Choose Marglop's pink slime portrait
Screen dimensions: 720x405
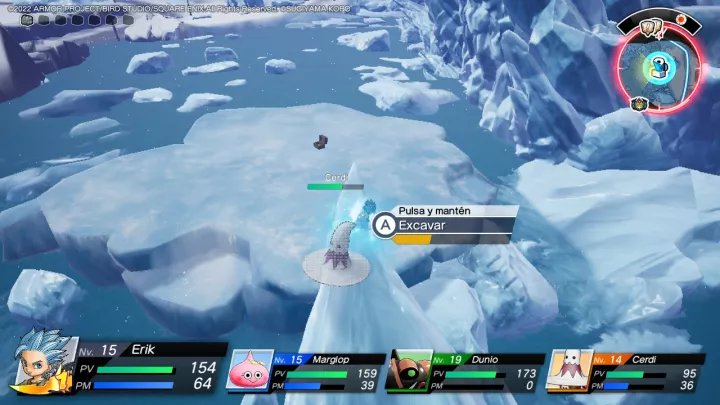[249, 370]
